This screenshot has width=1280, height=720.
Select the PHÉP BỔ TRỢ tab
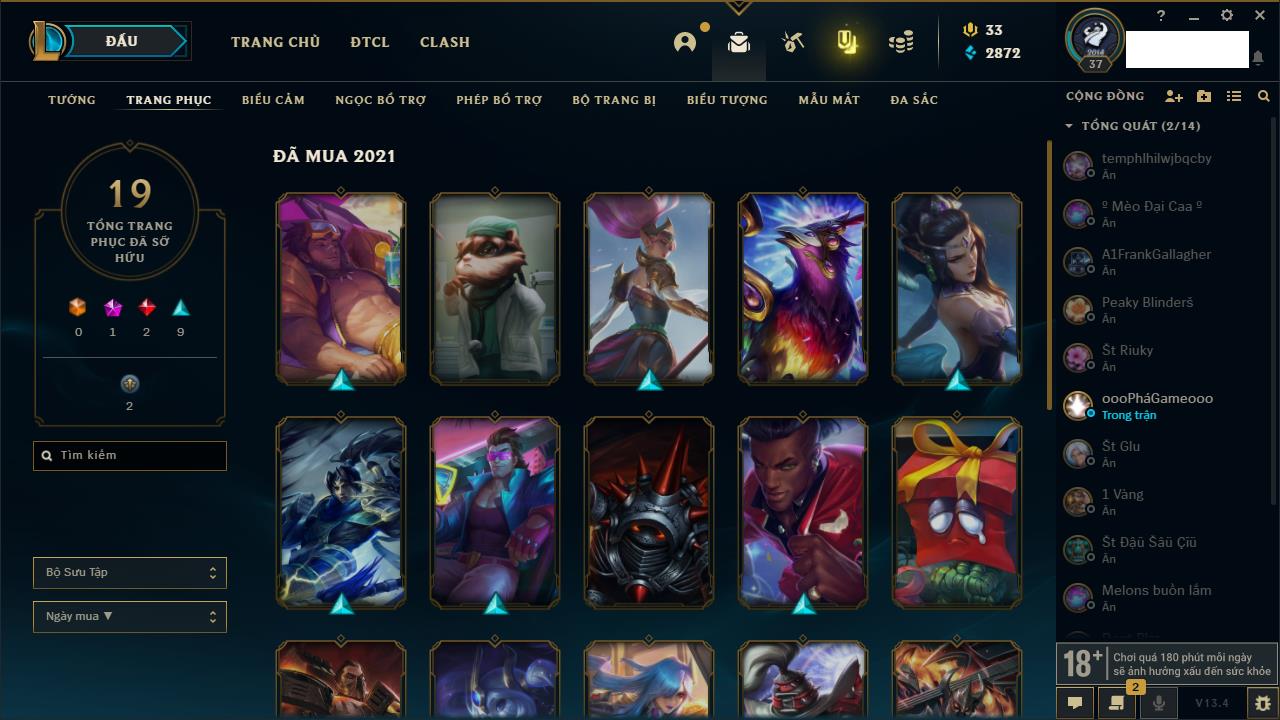pos(499,100)
